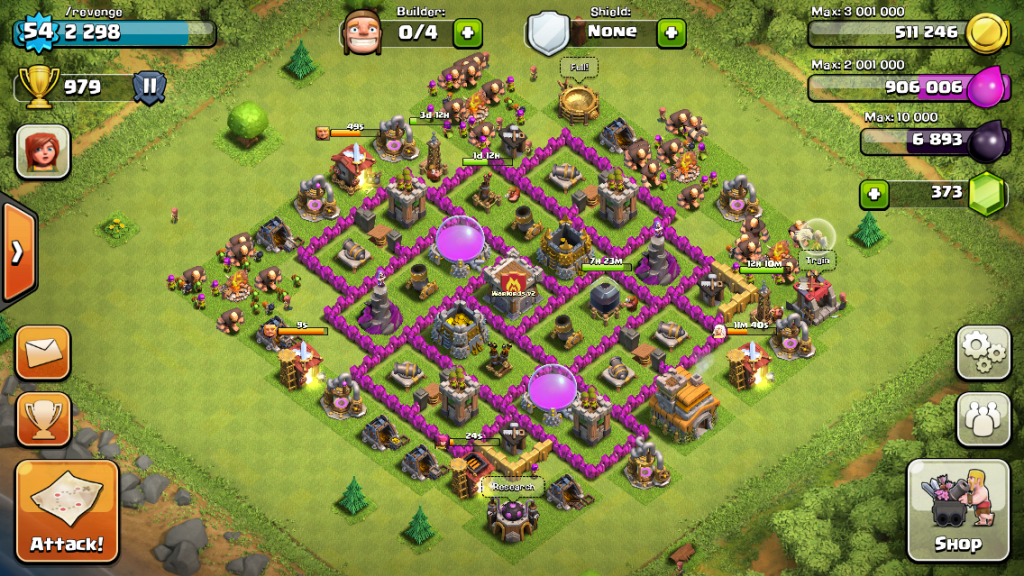Open the Shop

tap(957, 510)
